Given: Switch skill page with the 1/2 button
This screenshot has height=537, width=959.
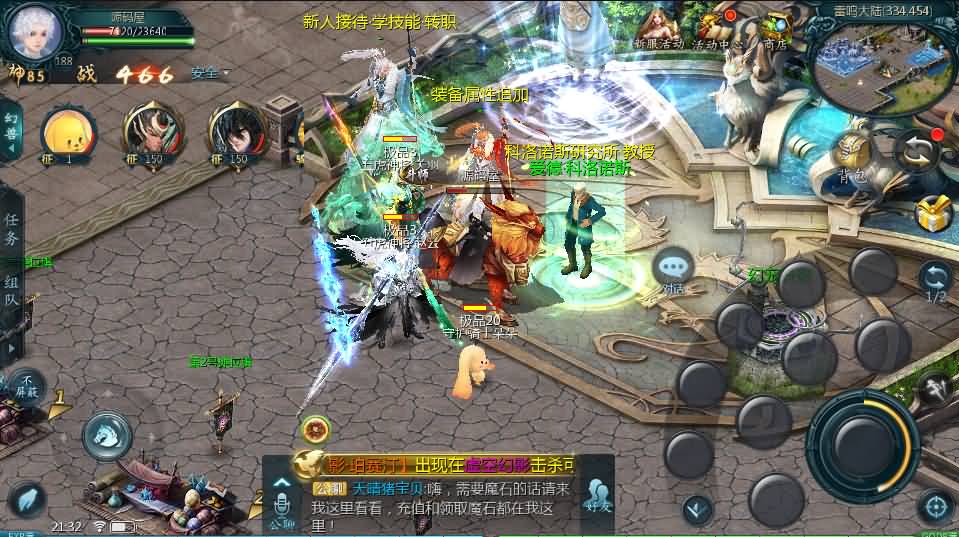Looking at the screenshot, I should pos(935,281).
